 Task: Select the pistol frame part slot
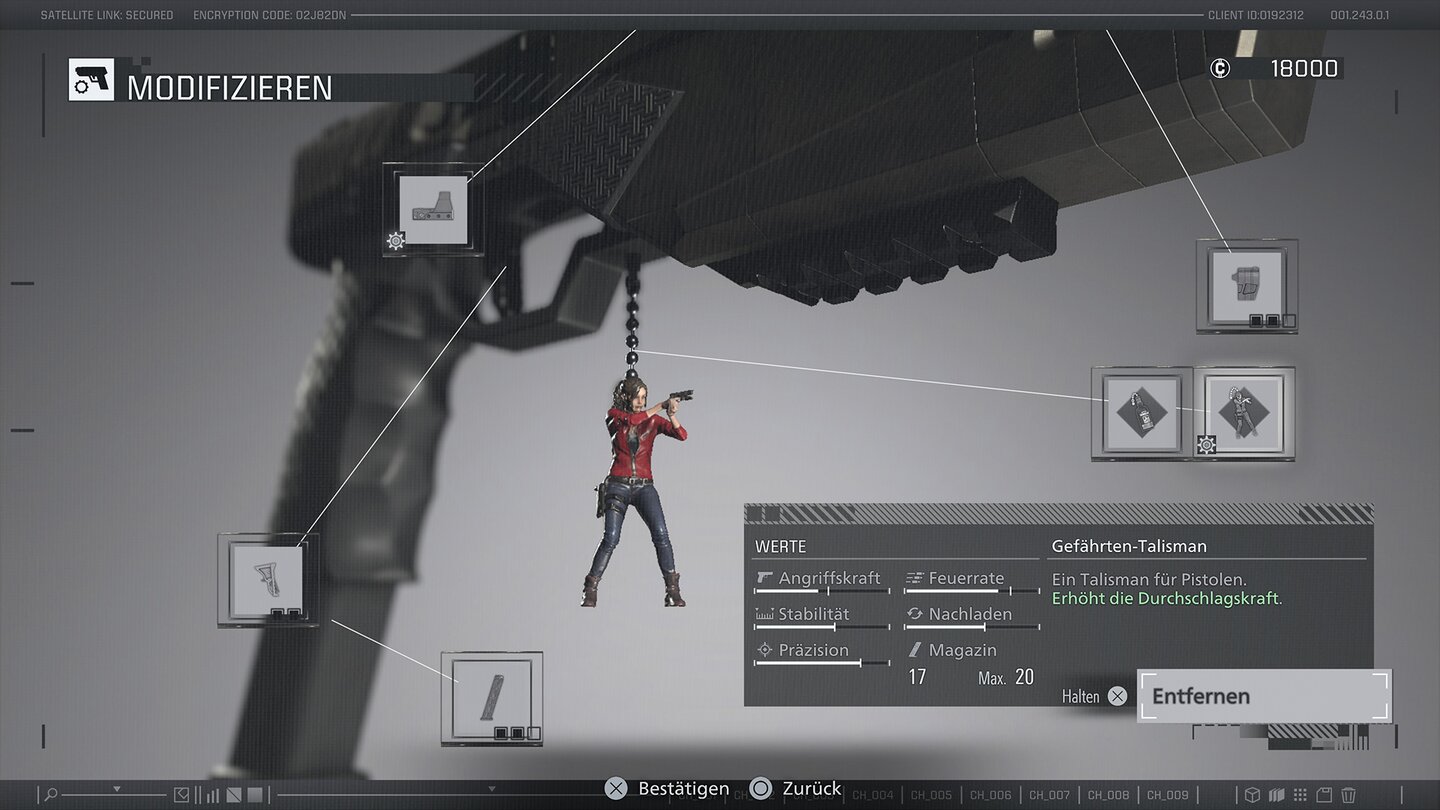pos(1246,286)
